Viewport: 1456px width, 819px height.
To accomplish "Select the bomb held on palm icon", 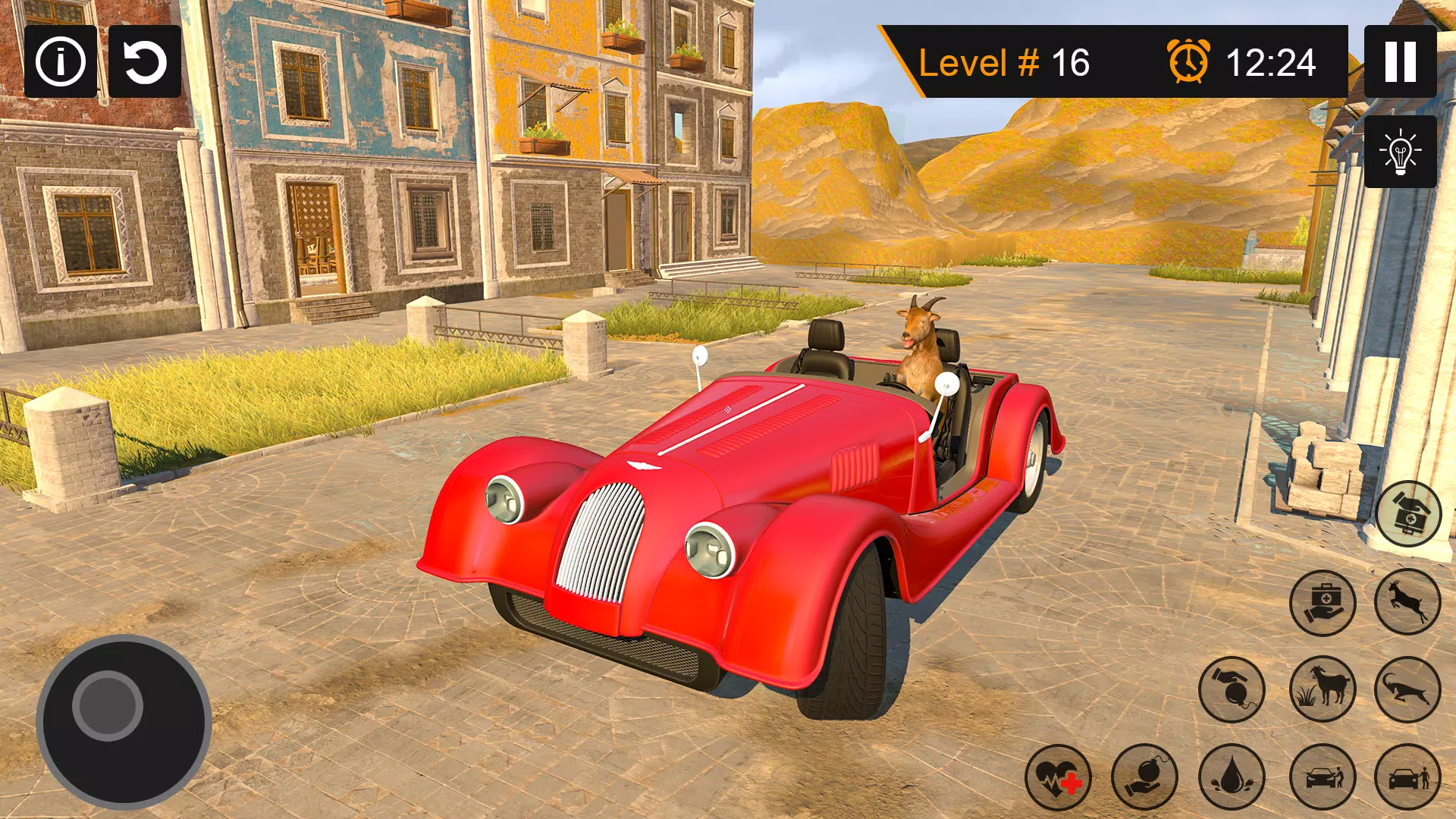I will 1145,777.
